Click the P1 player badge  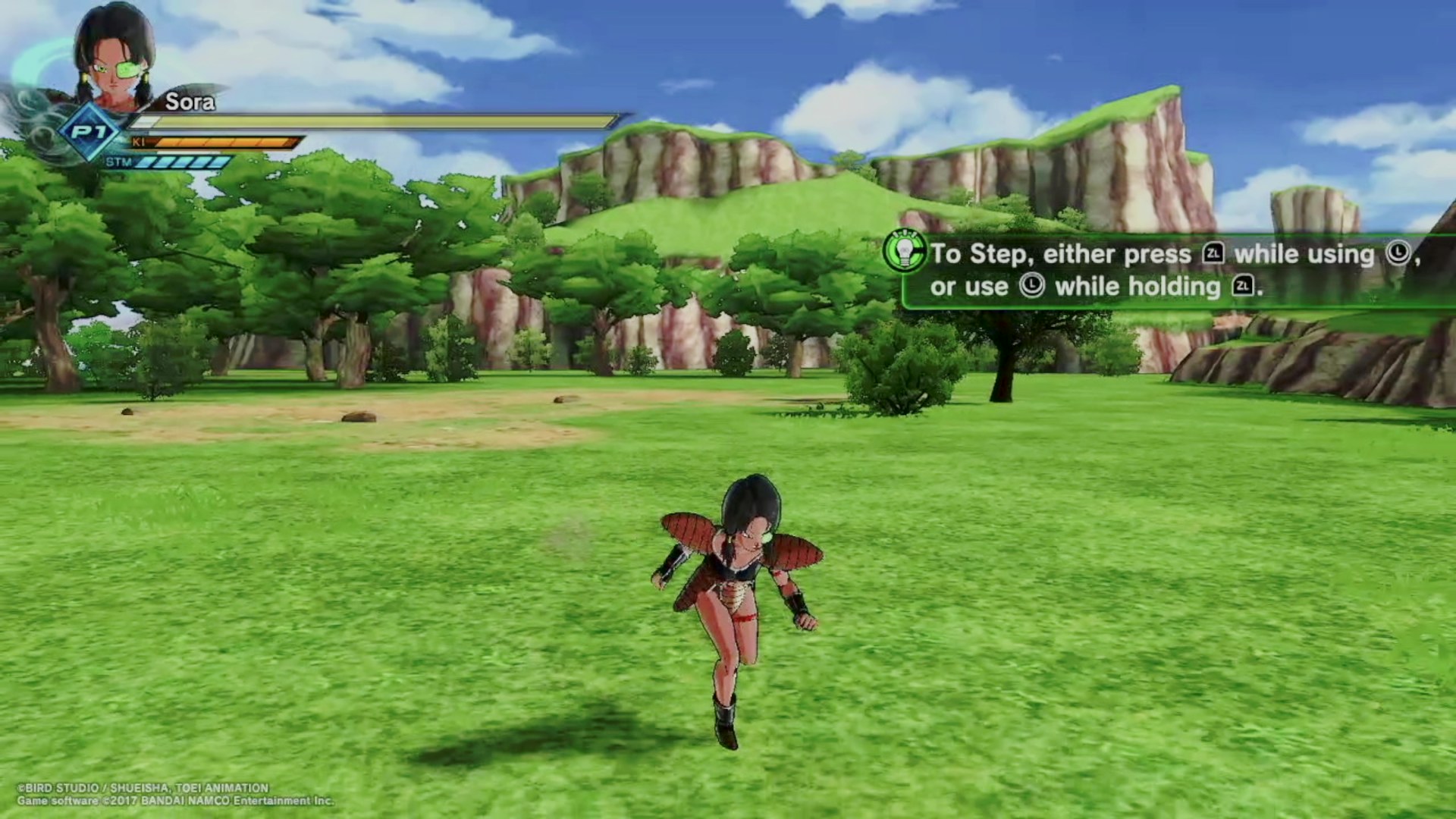pos(90,133)
